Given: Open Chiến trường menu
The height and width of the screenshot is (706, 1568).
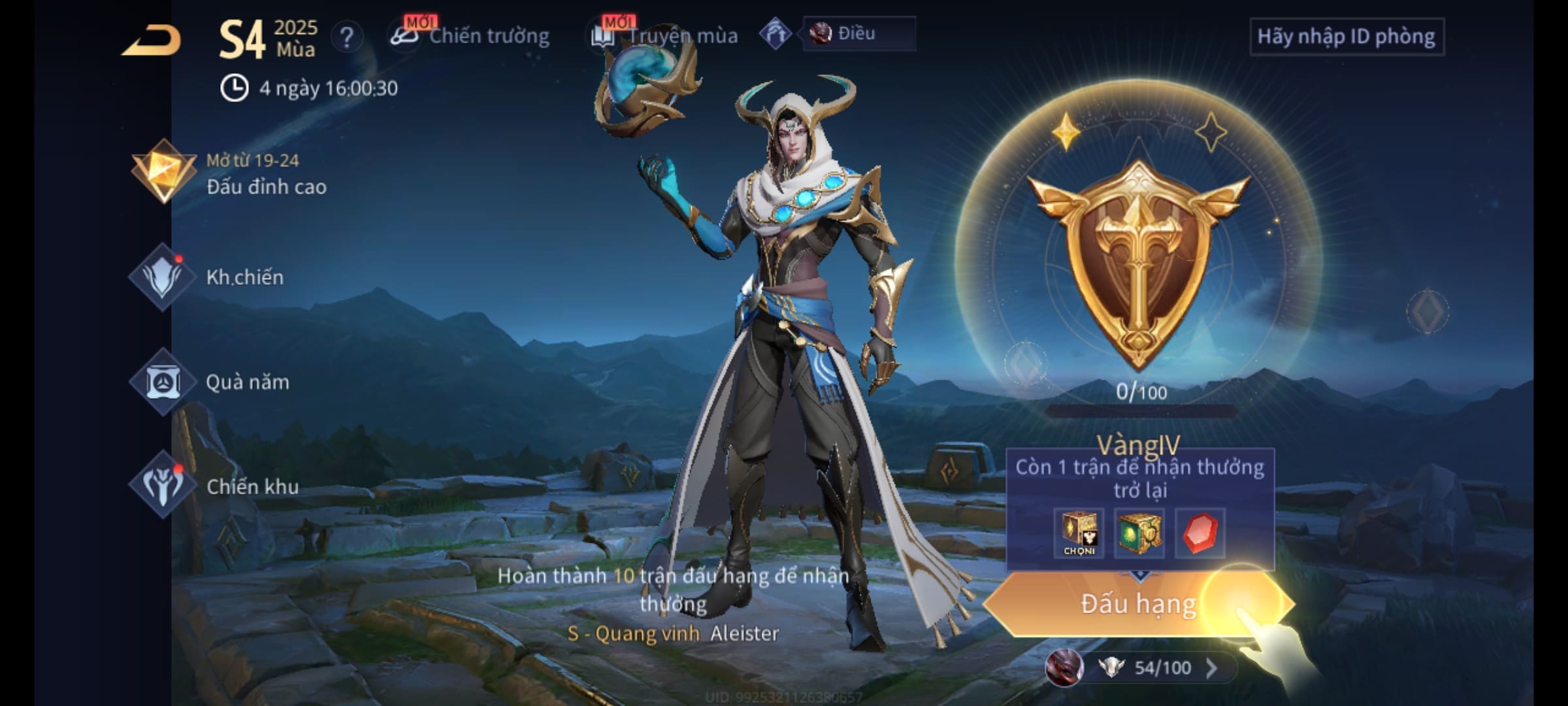Looking at the screenshot, I should [x=470, y=36].
